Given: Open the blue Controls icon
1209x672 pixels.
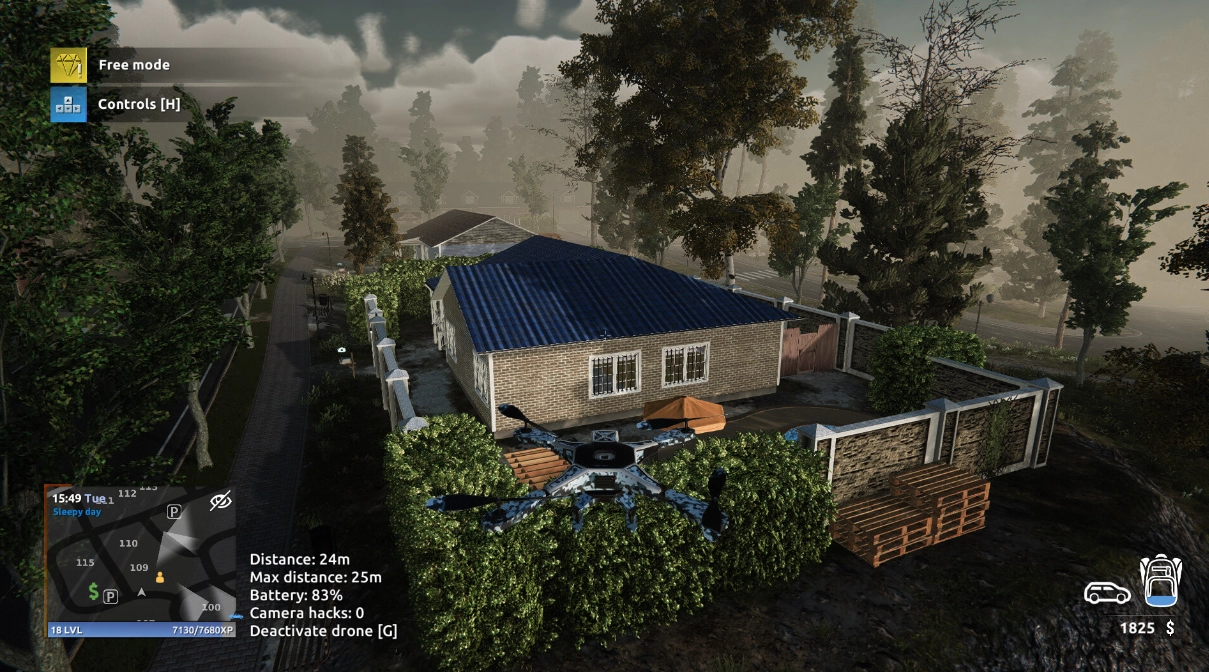Looking at the screenshot, I should pyautogui.click(x=68, y=104).
